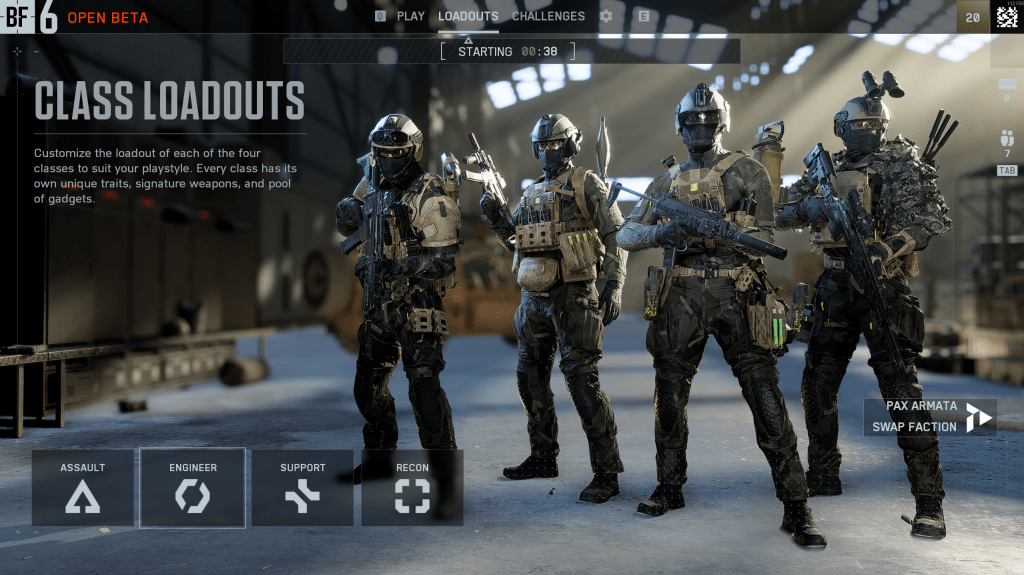Viewport: 1024px width, 575px height.
Task: Open the Recon class loadout
Action: [412, 487]
